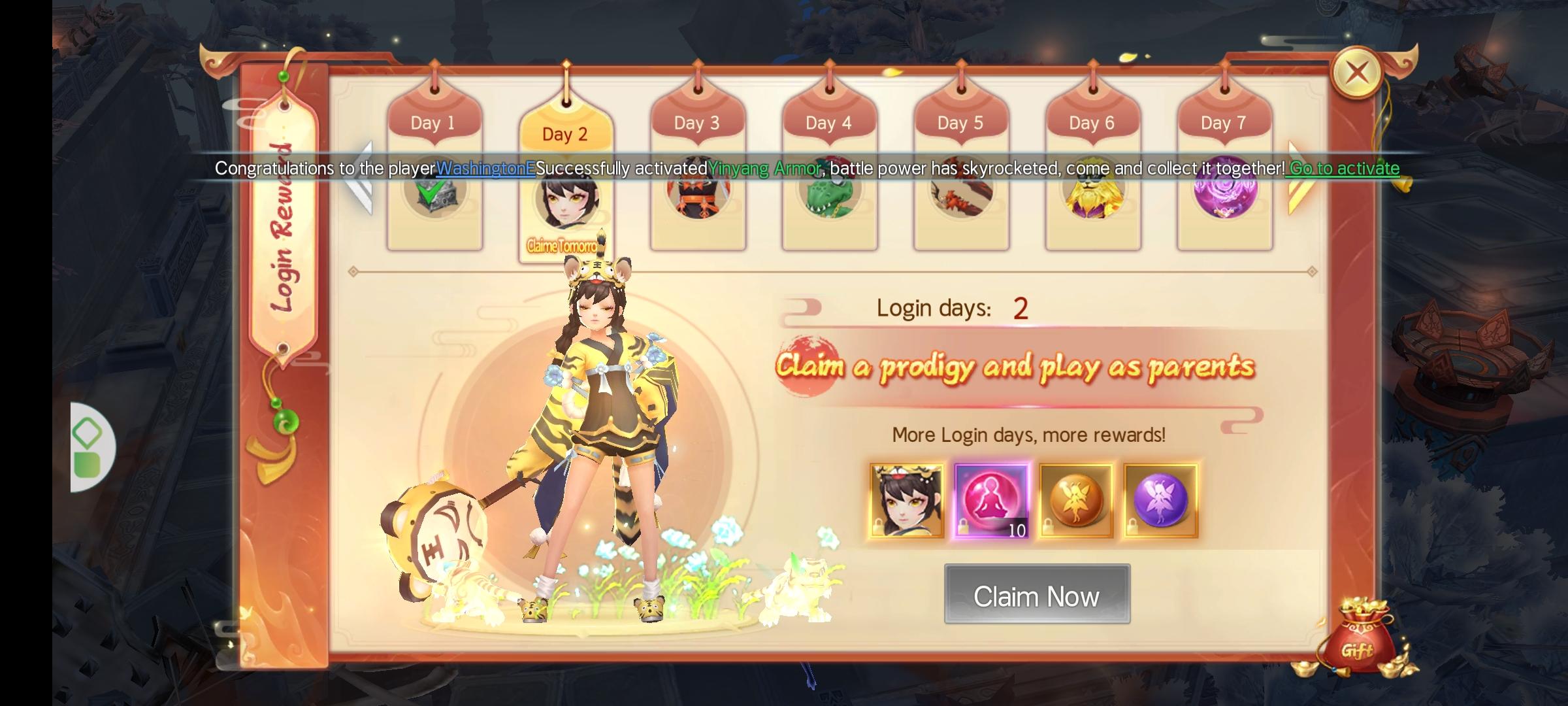Inspect the Day 4 crocodile pet reward

pos(828,196)
